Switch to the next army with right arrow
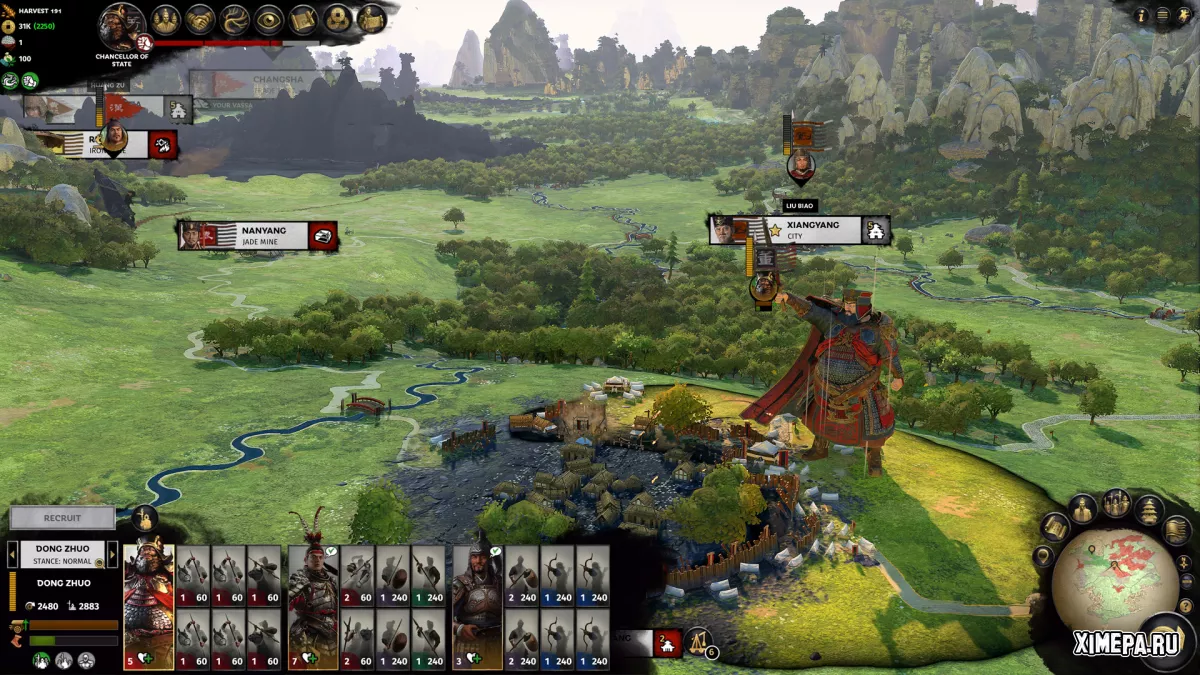The image size is (1200, 675). point(113,553)
